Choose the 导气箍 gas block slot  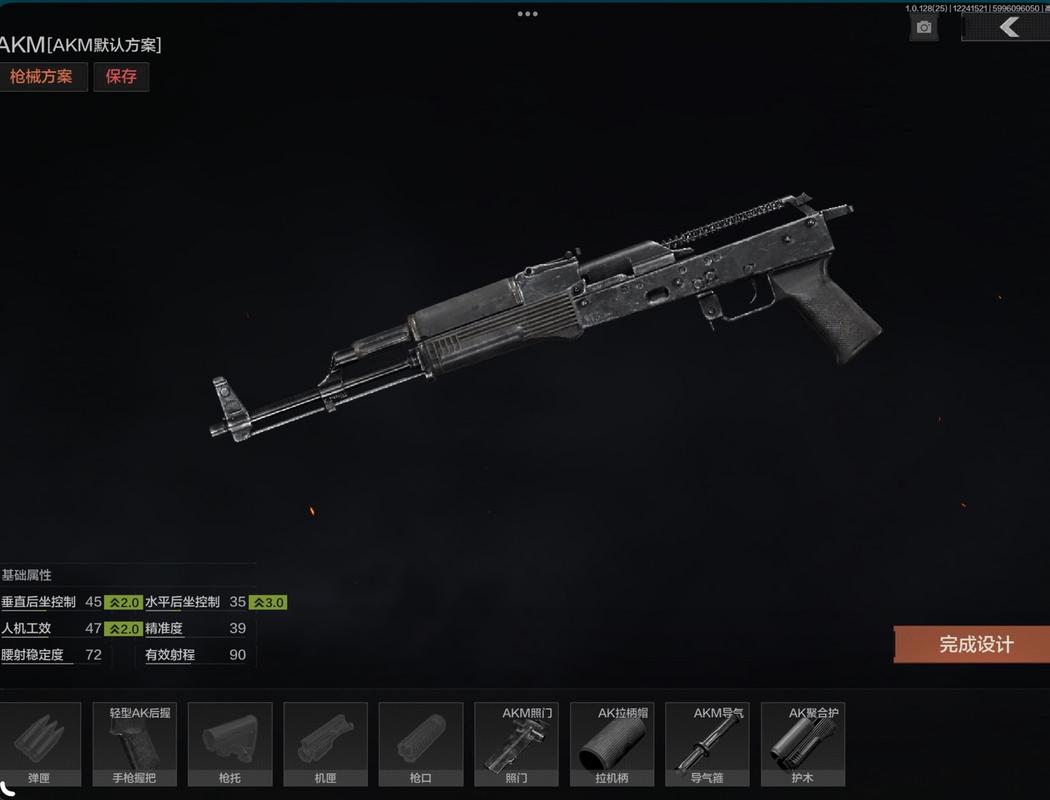(707, 744)
